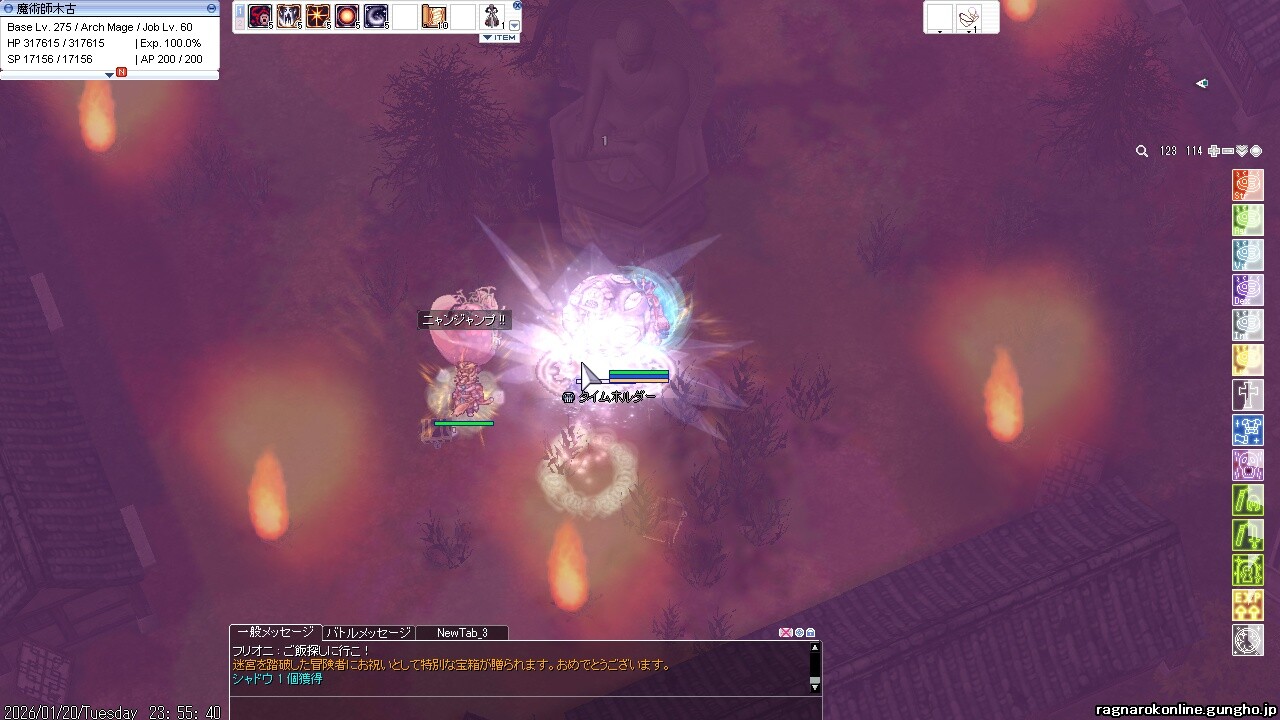The height and width of the screenshot is (720, 1280).
Task: Close the skill hotbar with the X button
Action: click(517, 5)
